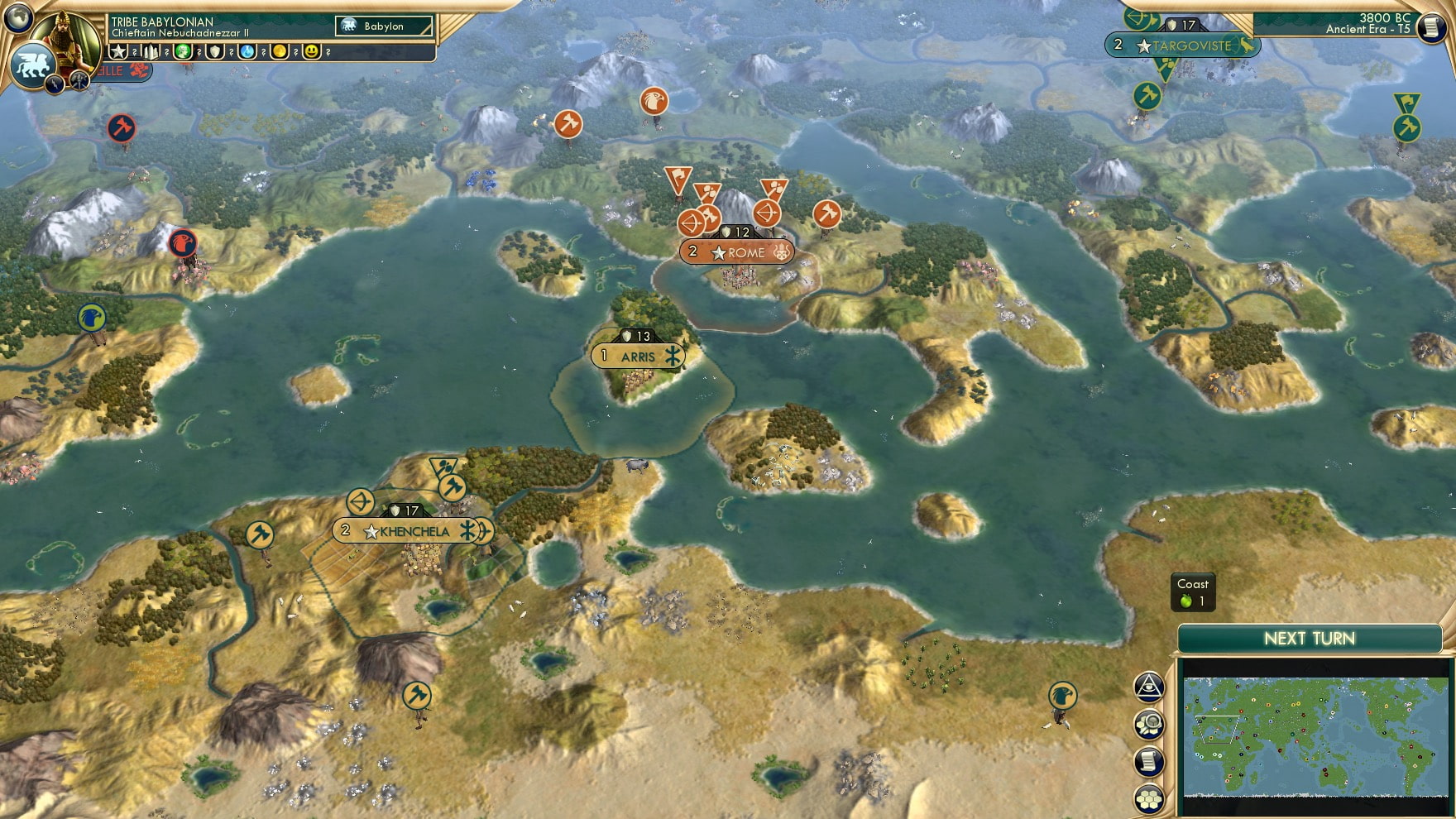This screenshot has width=1456, height=819.
Task: Open the Babylon civilization dropdown in the top bar
Action: 385,26
